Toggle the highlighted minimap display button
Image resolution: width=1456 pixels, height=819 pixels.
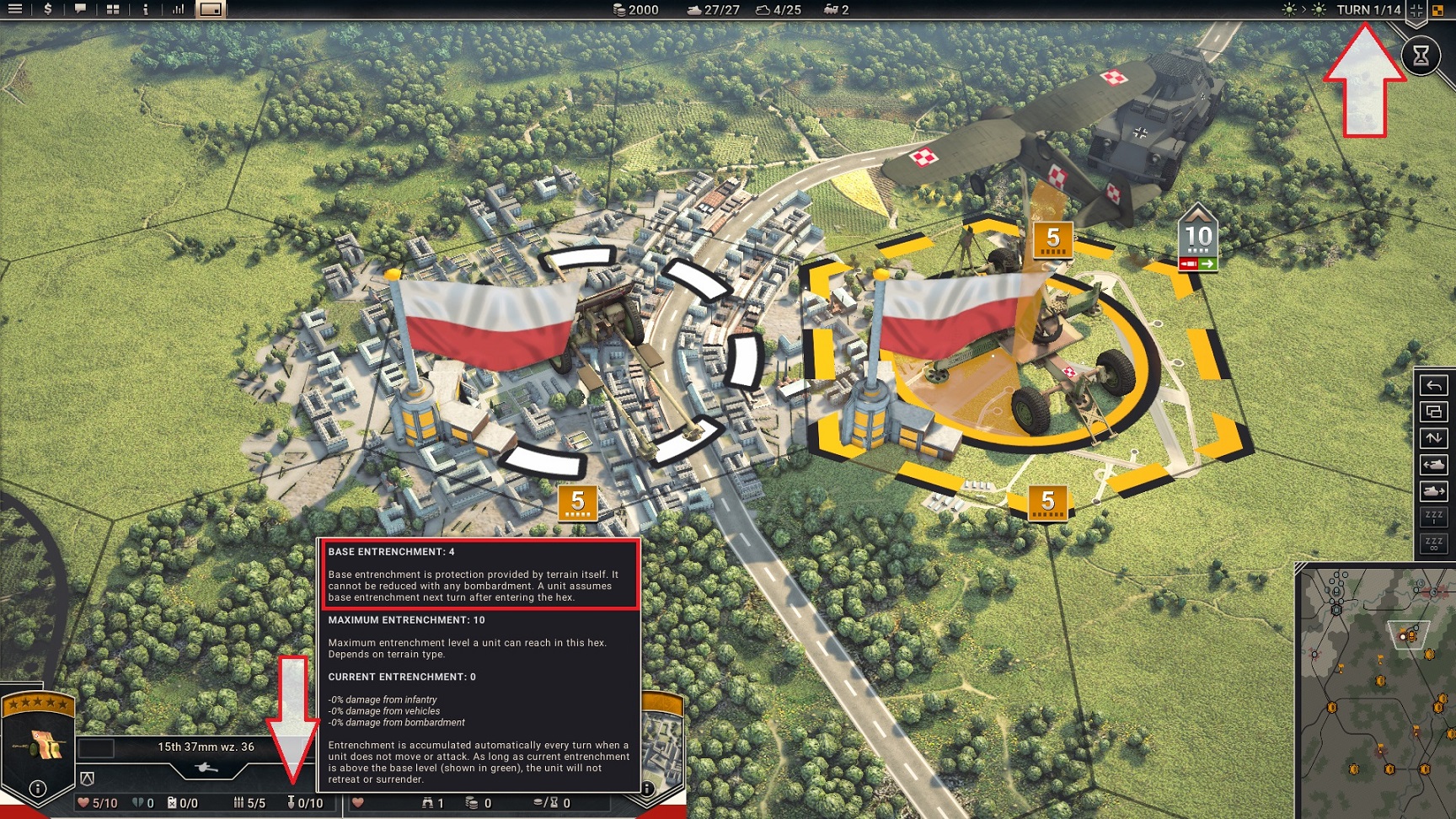[211, 9]
